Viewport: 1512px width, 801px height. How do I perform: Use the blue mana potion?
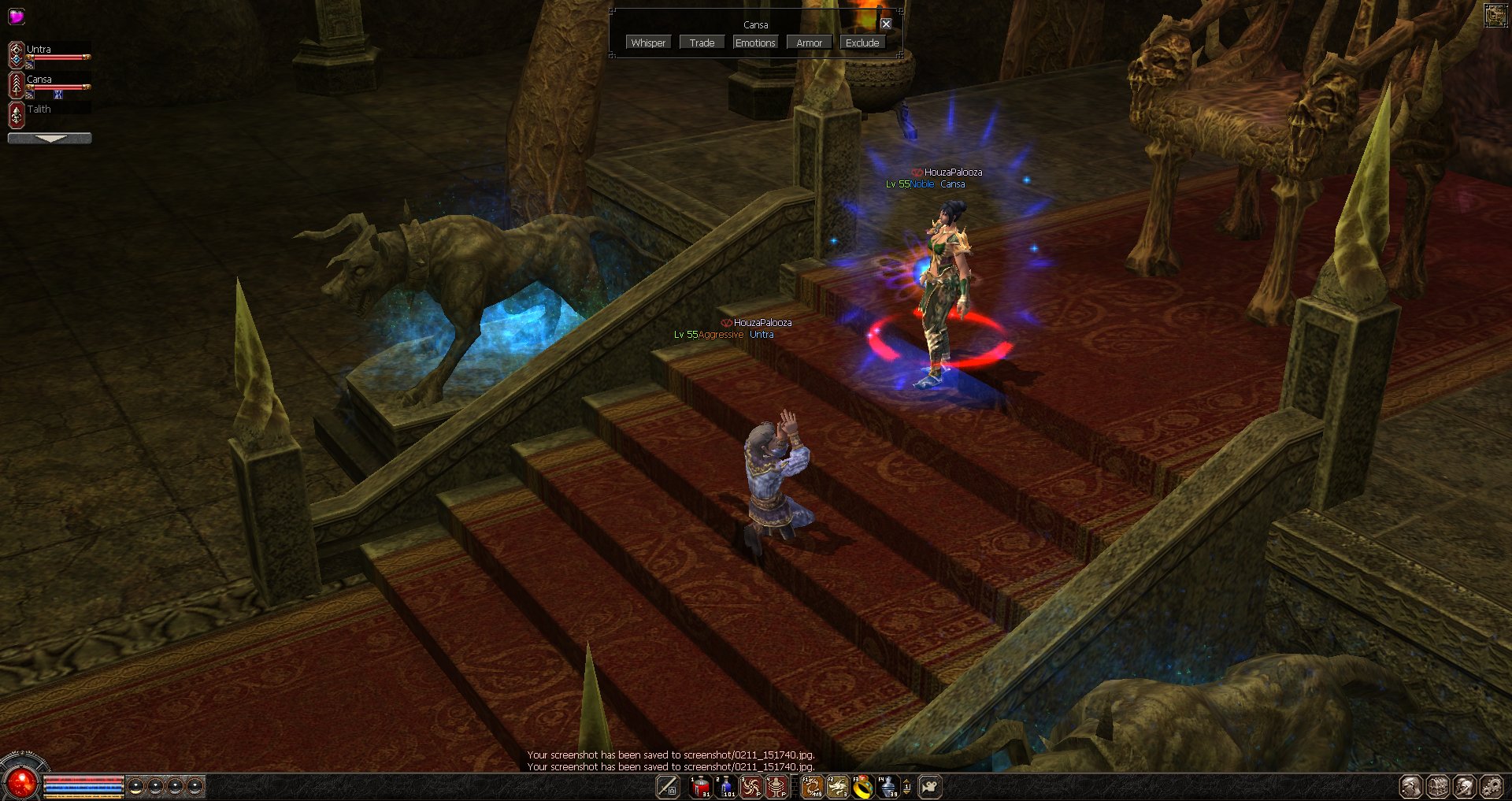point(725,786)
